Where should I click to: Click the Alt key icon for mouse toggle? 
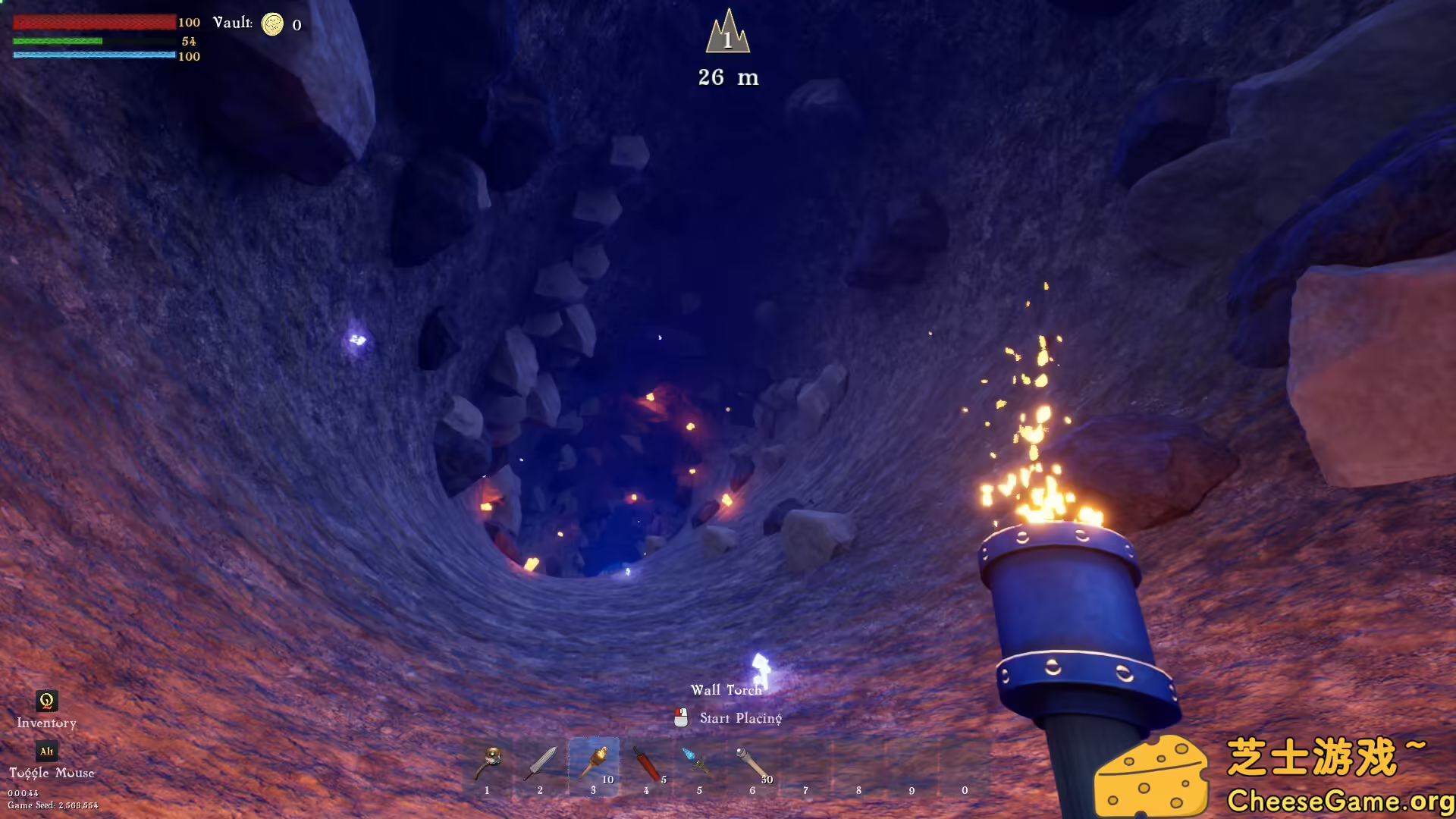[45, 752]
